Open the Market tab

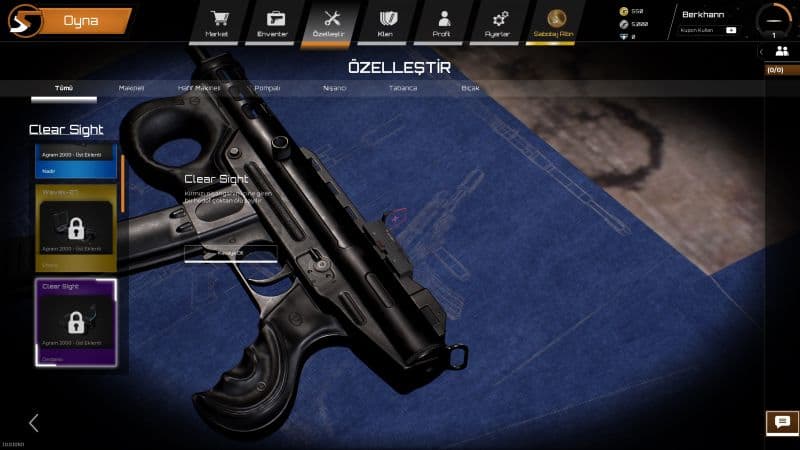coord(217,21)
